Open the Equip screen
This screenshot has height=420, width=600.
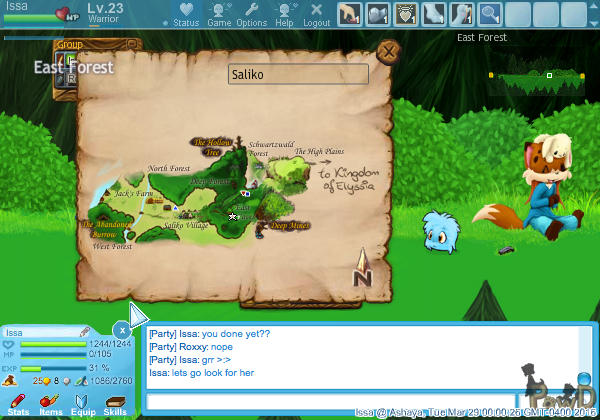click(x=83, y=403)
